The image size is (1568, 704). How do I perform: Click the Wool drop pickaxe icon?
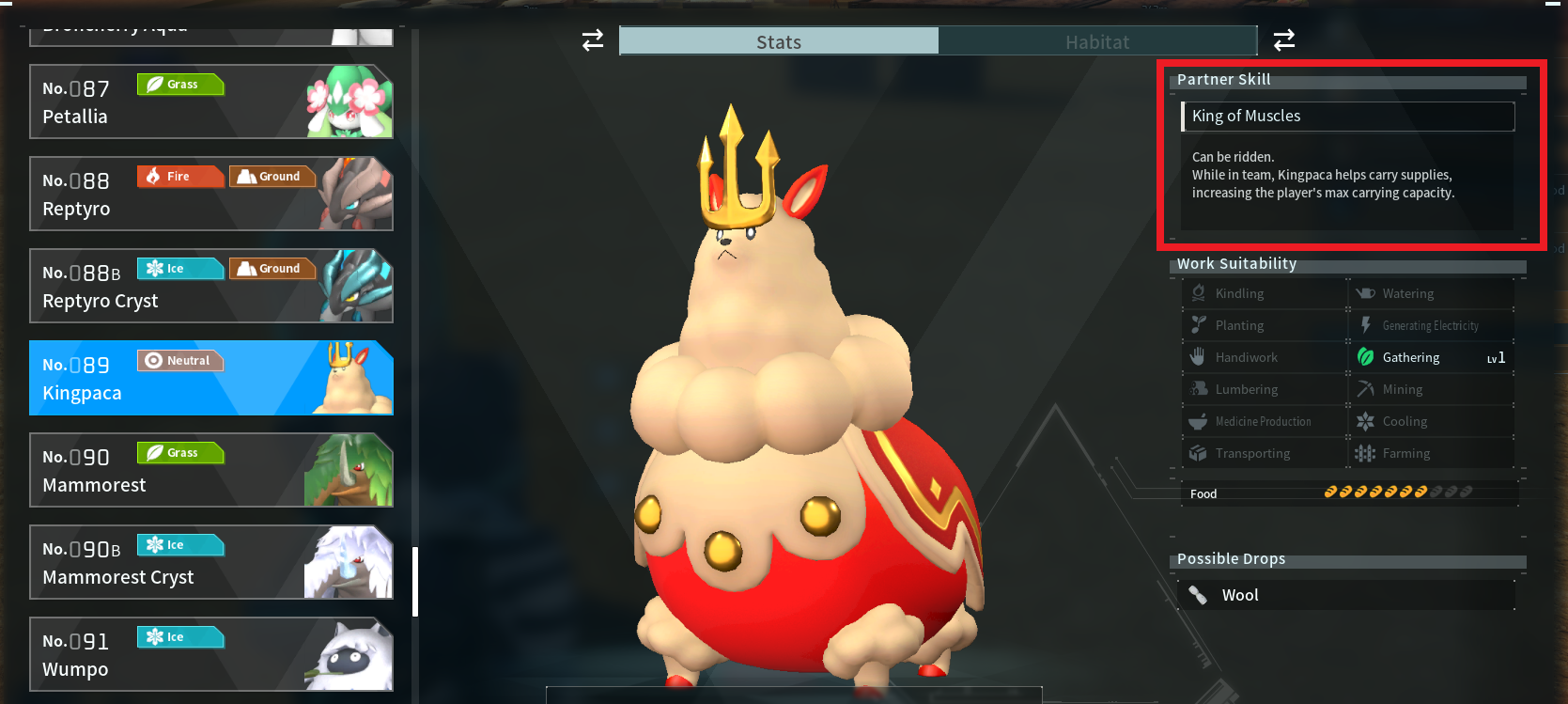click(1199, 594)
